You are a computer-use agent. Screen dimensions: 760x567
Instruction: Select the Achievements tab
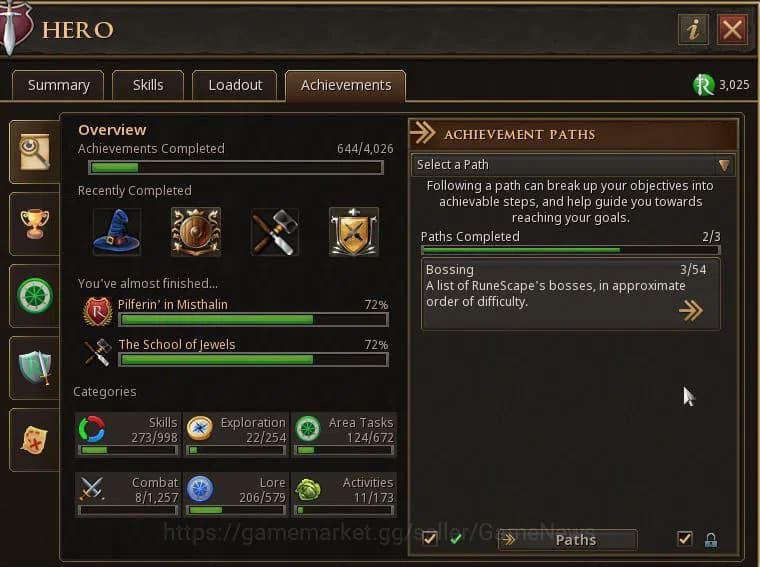[x=345, y=85]
